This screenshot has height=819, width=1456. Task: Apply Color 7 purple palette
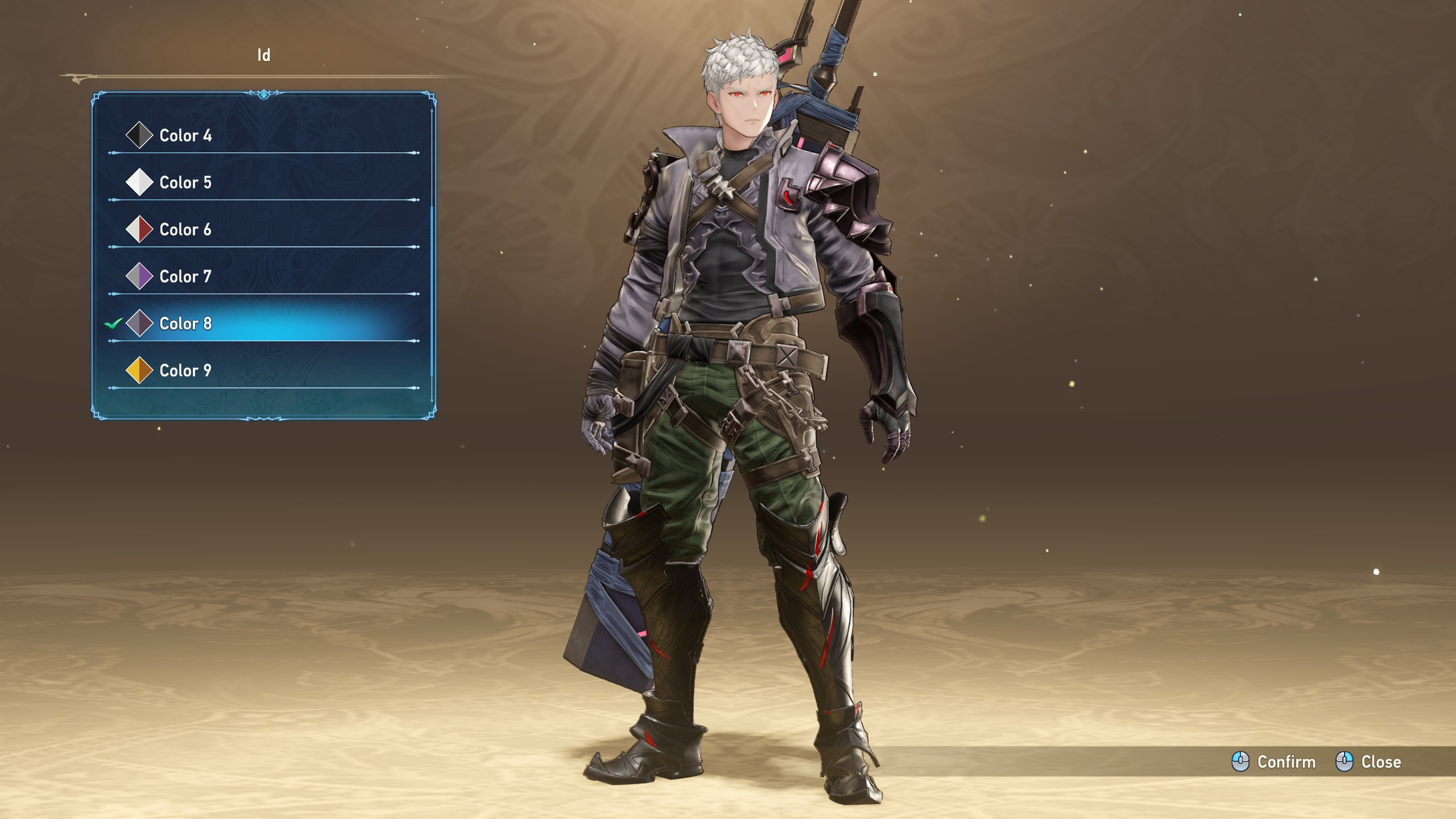pos(185,277)
